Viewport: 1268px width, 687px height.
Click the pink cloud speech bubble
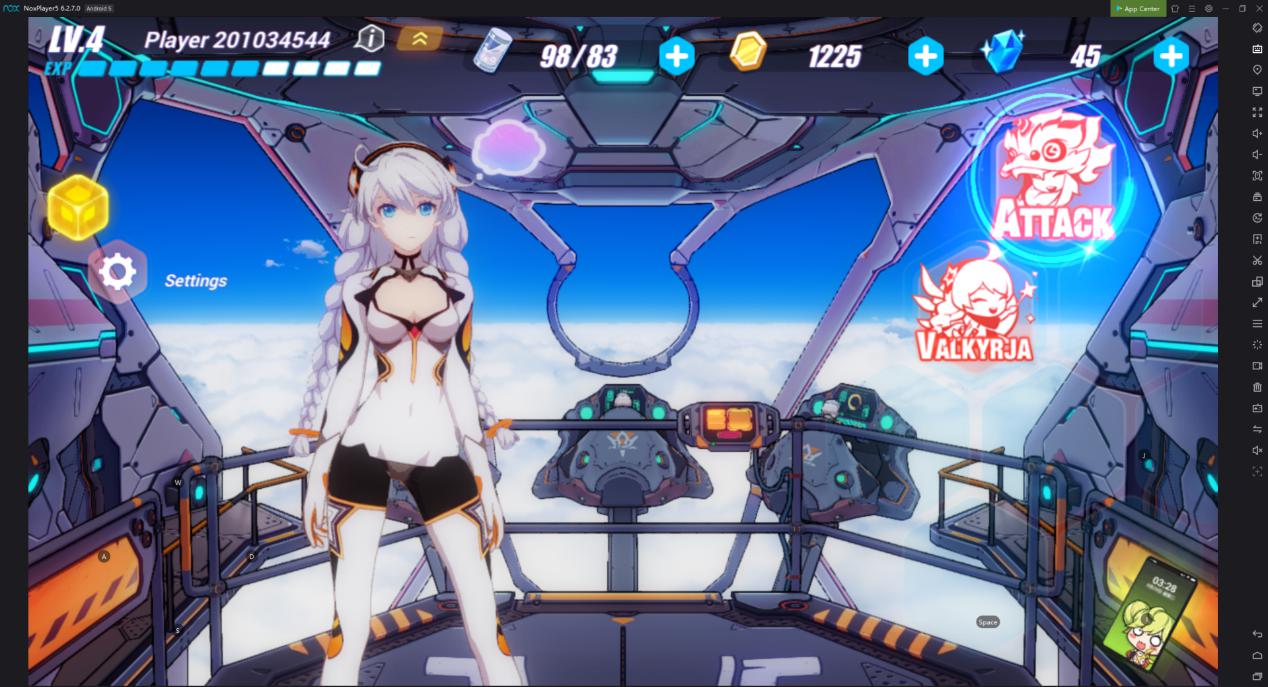coord(508,148)
